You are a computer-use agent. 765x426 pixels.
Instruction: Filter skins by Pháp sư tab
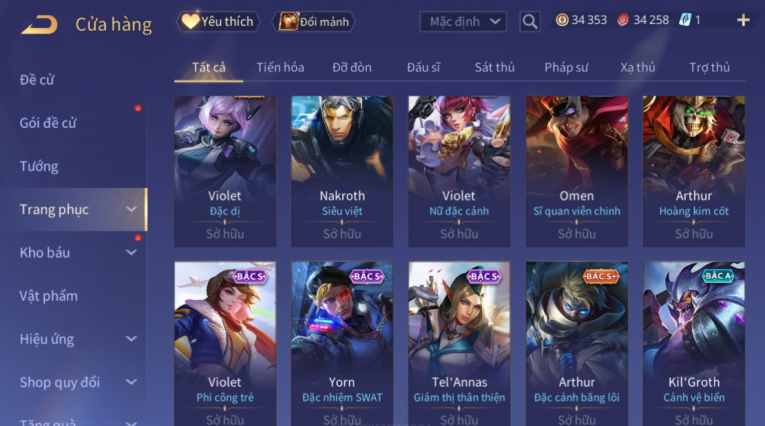tap(567, 67)
